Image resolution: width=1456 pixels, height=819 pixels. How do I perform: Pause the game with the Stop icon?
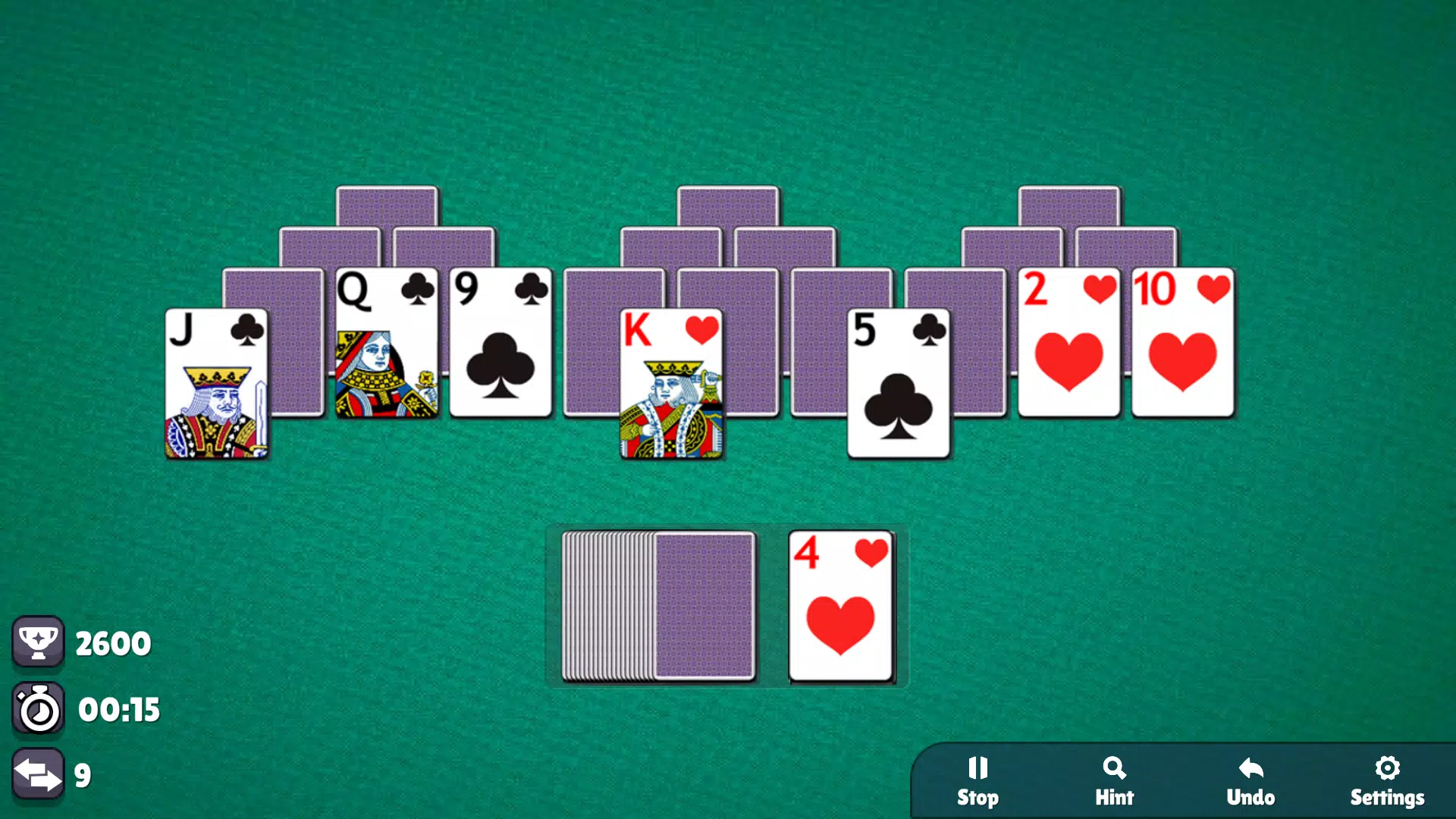[977, 768]
